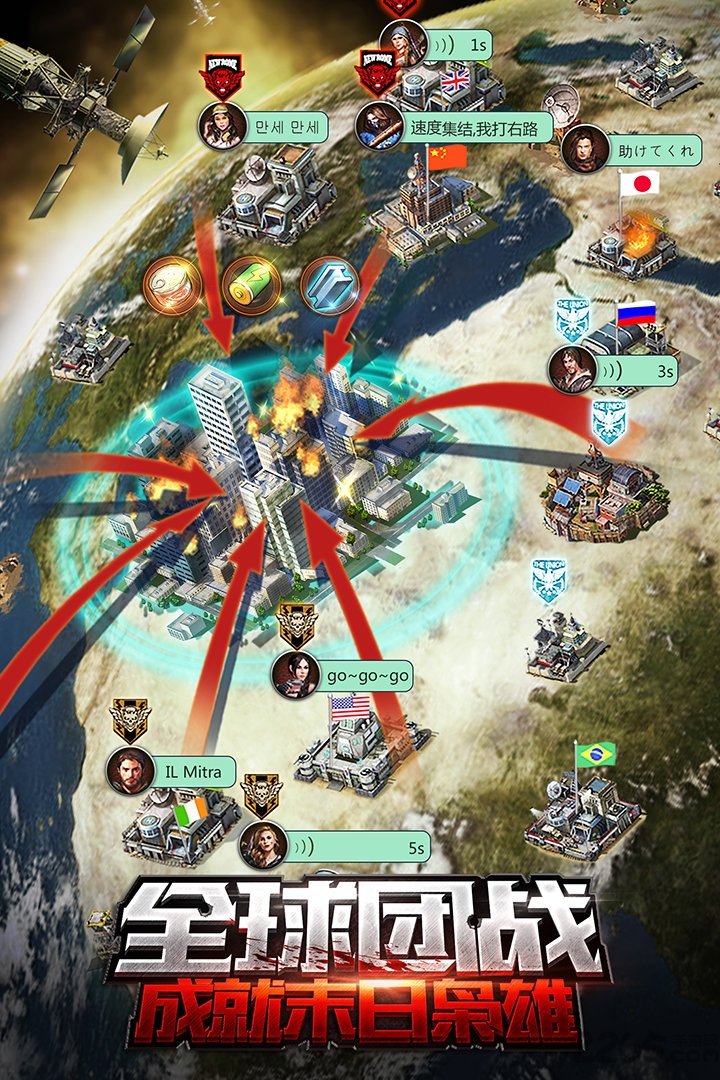View the avatar beside "go~go~go"
Image resolution: width=720 pixels, height=1080 pixels.
tap(296, 676)
